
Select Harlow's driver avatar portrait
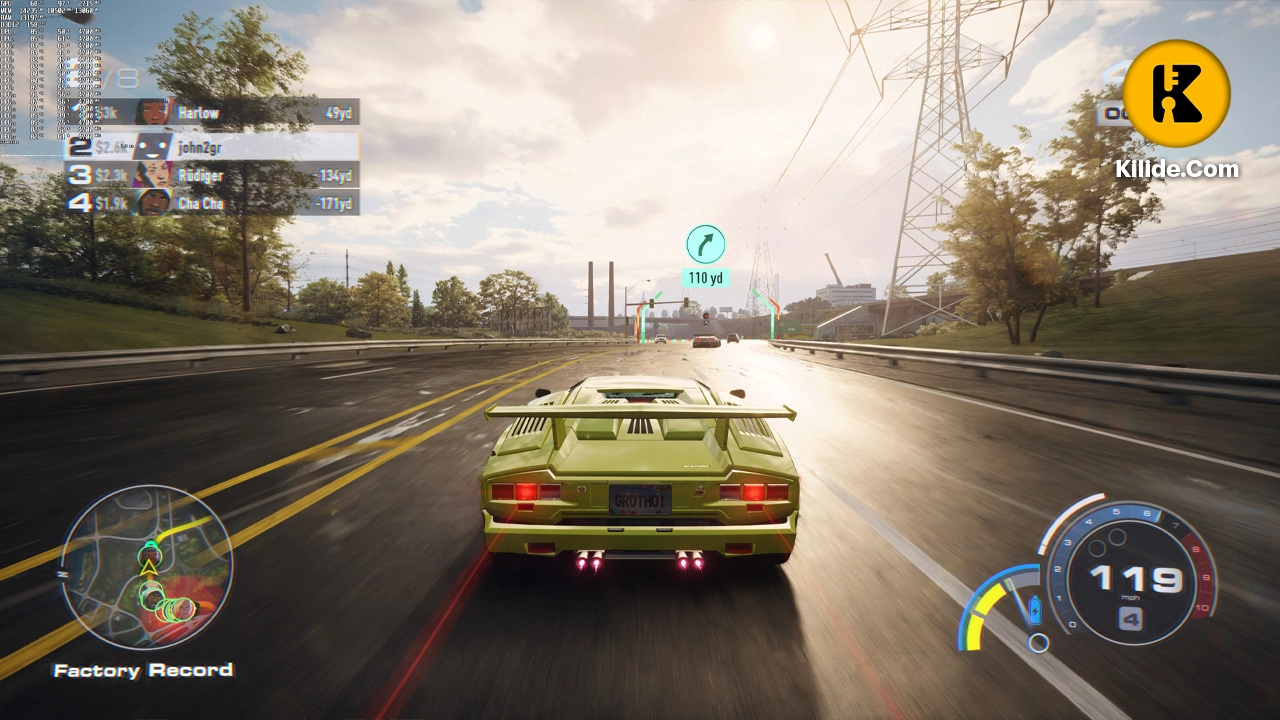tap(153, 112)
